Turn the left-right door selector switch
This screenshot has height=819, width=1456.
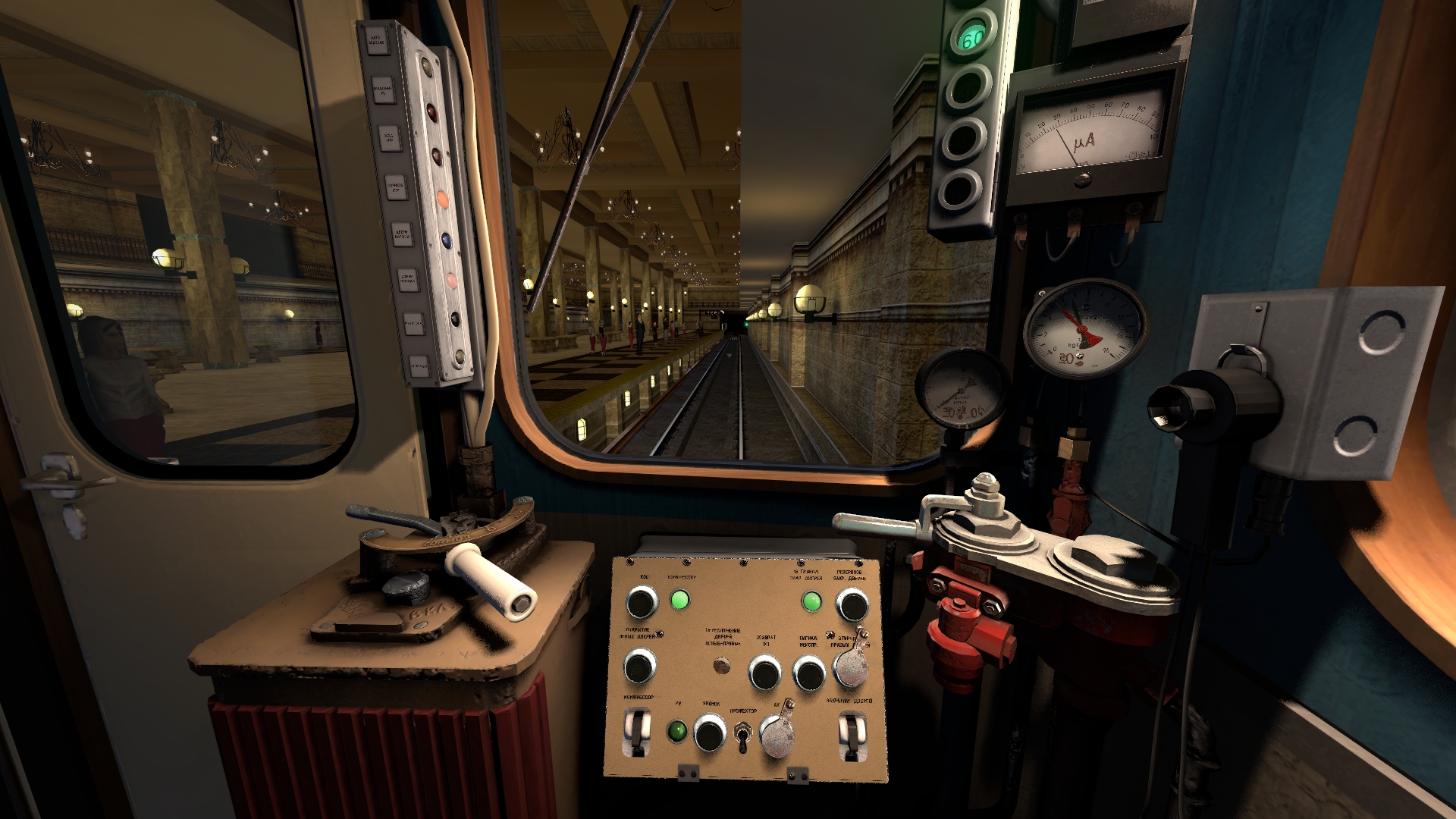(722, 666)
